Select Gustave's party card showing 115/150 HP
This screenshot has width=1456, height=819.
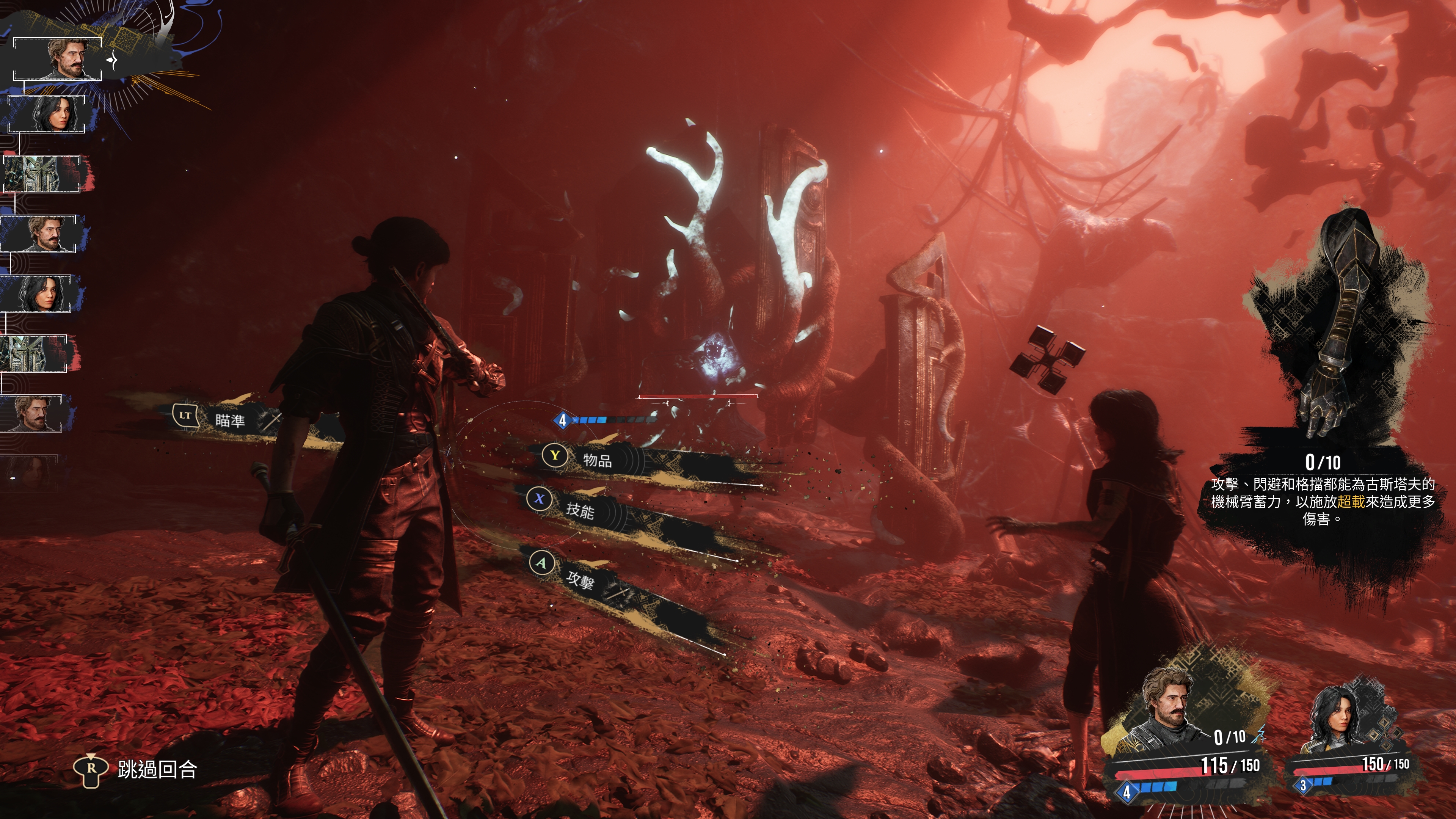pyautogui.click(x=1187, y=735)
